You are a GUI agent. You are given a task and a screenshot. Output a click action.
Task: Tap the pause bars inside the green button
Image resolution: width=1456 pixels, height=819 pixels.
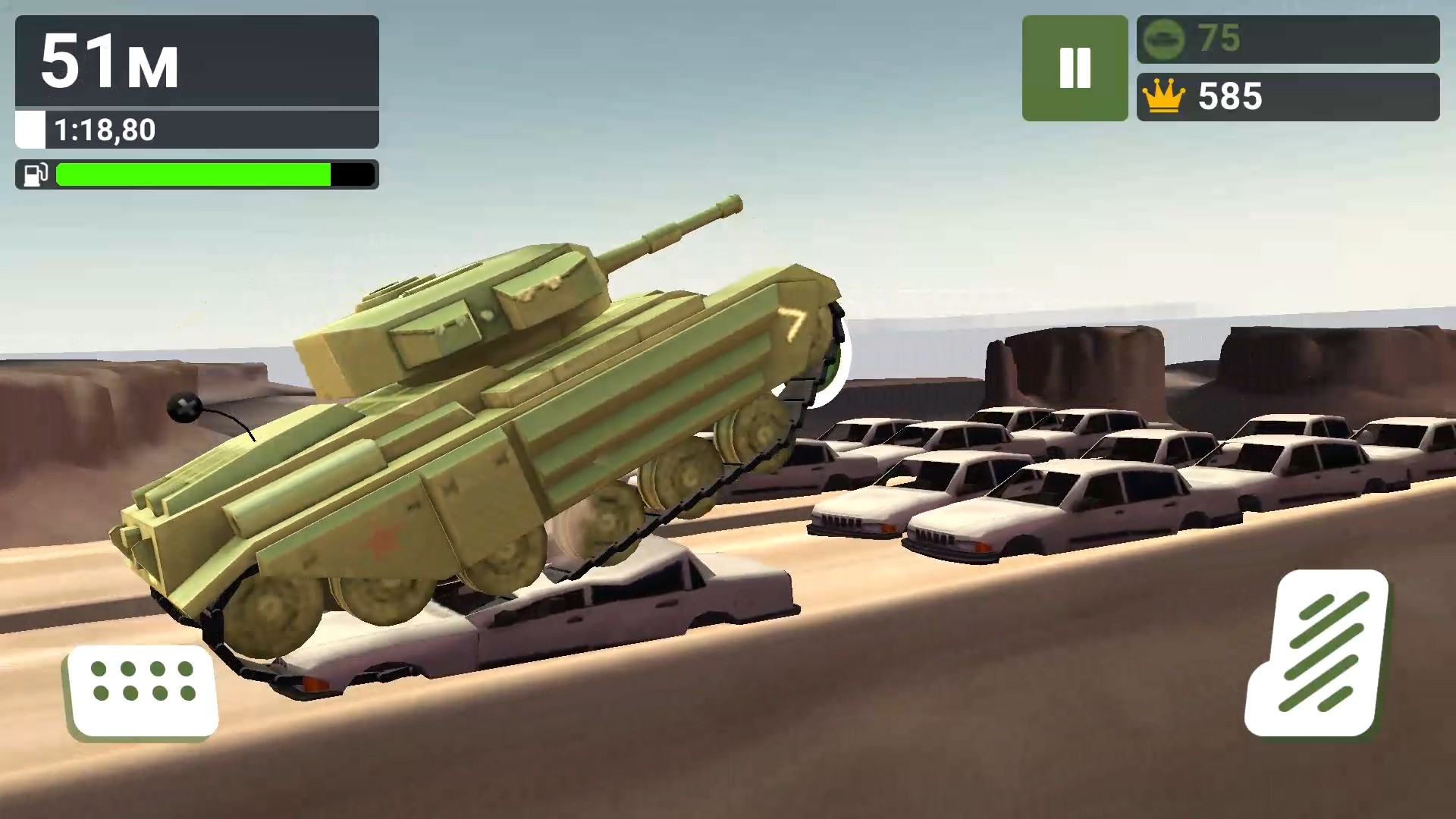(x=1075, y=68)
